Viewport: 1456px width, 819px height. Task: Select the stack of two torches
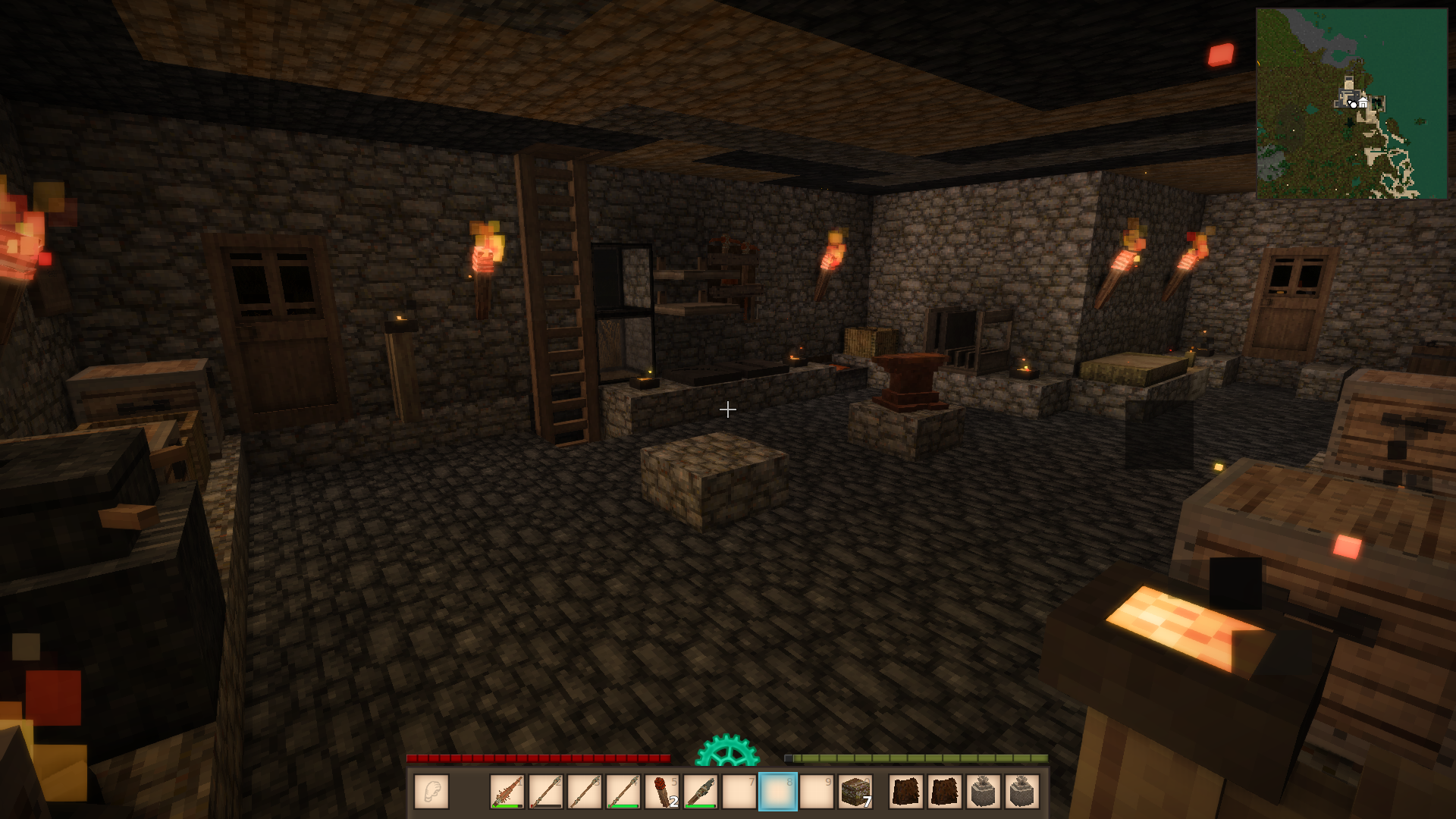tap(662, 792)
